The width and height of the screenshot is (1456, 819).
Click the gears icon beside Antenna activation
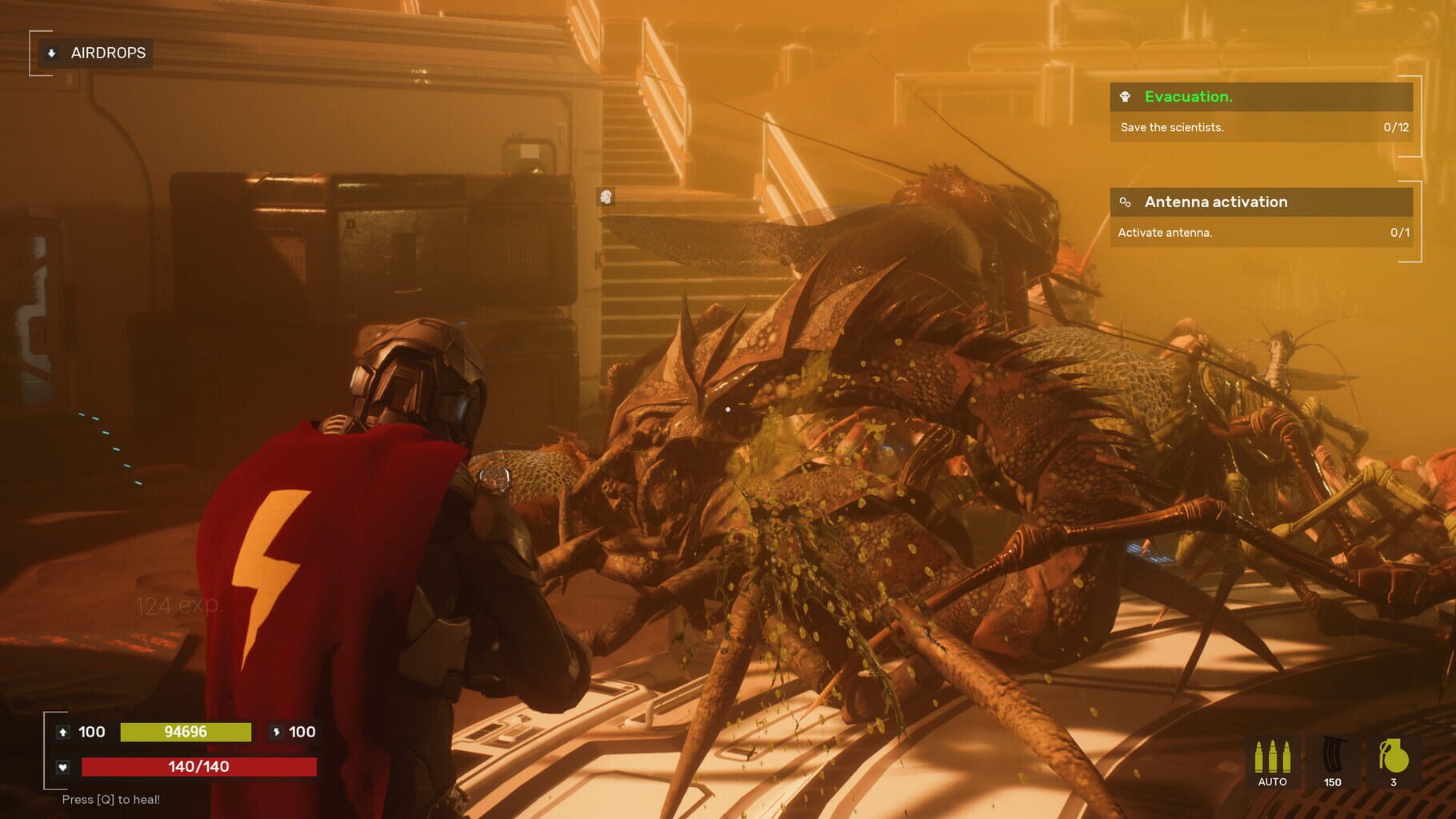(1127, 202)
